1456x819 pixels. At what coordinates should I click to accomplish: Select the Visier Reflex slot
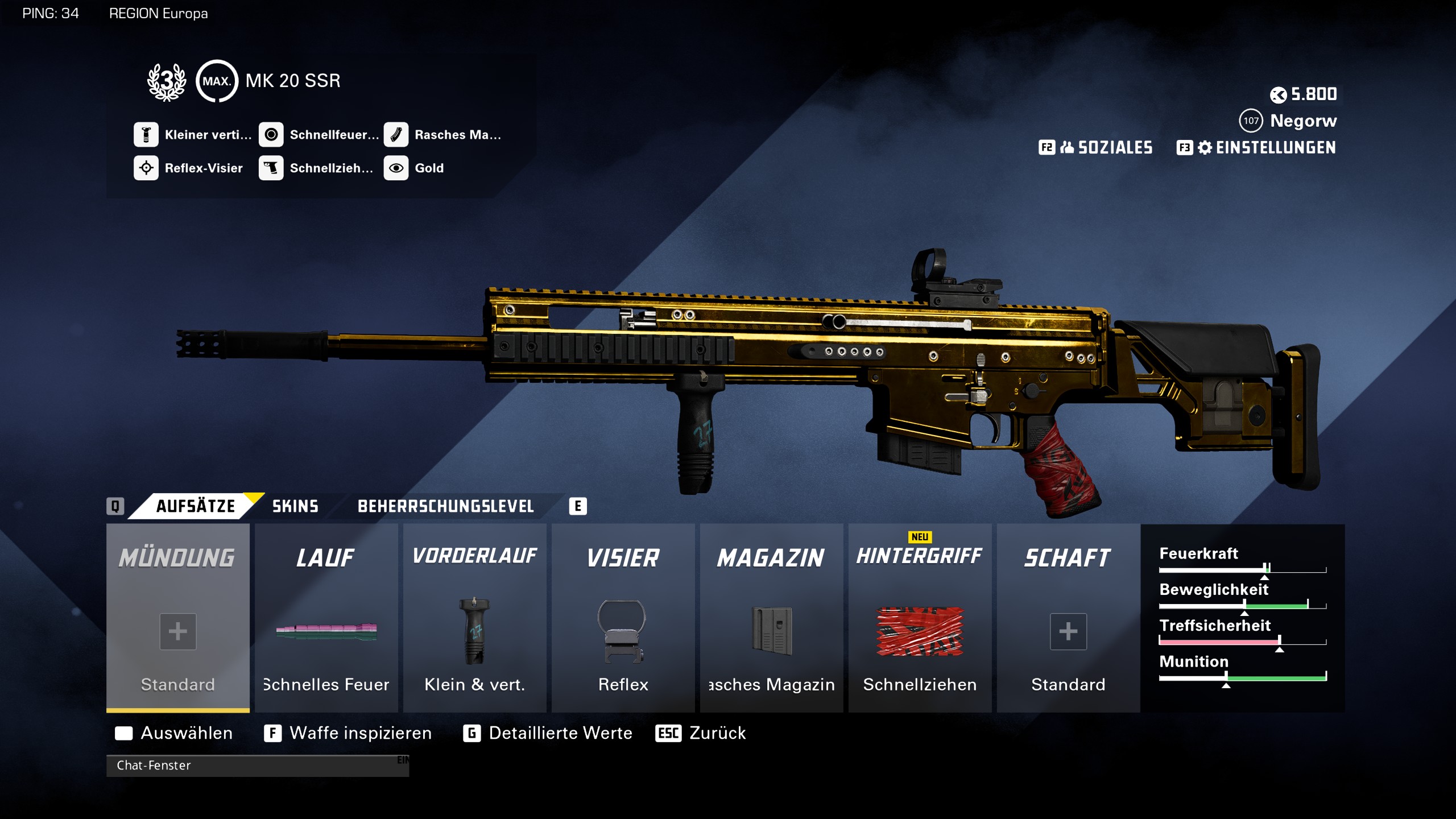click(x=623, y=618)
